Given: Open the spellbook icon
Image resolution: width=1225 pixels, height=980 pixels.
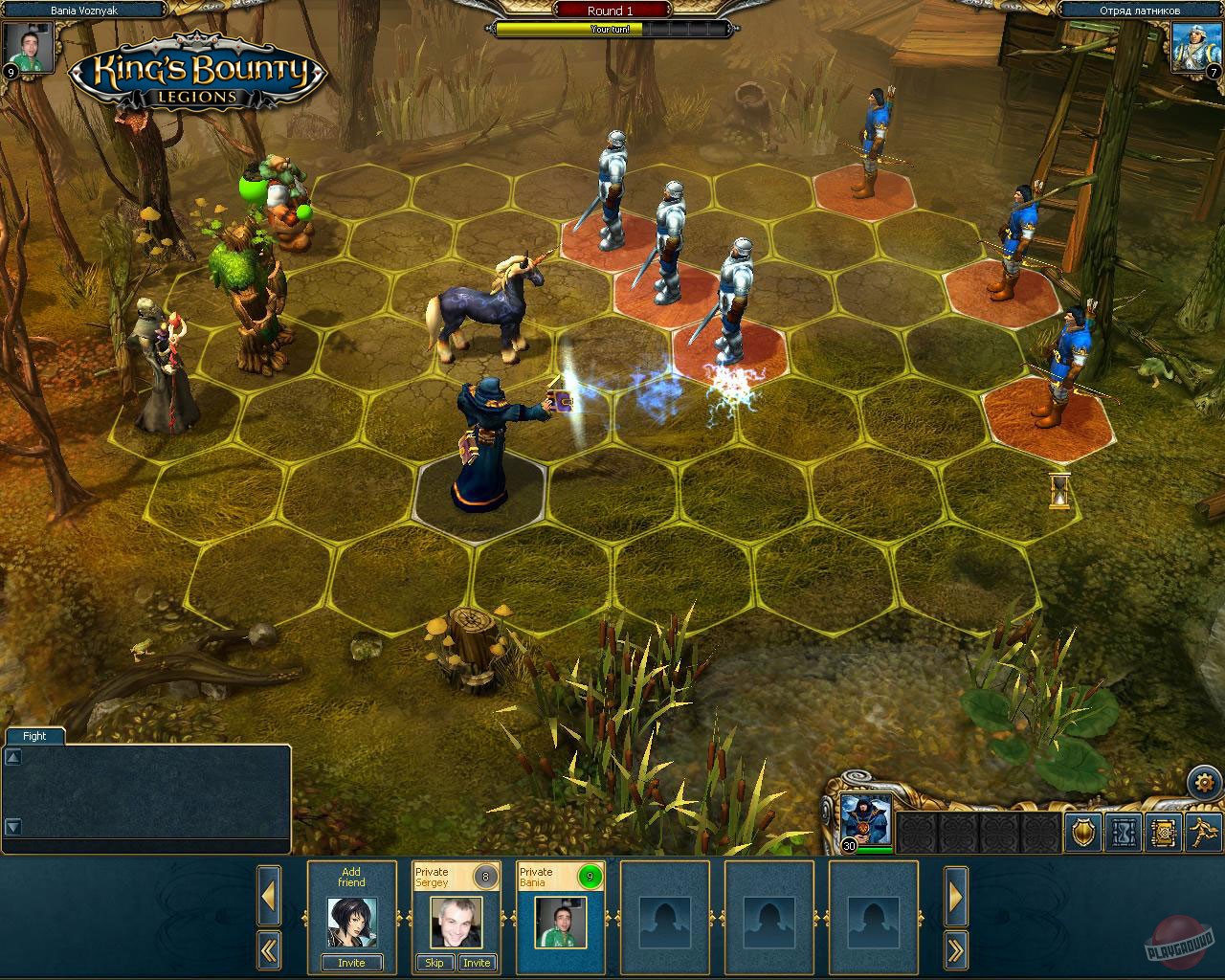Looking at the screenshot, I should pos(1163,831).
